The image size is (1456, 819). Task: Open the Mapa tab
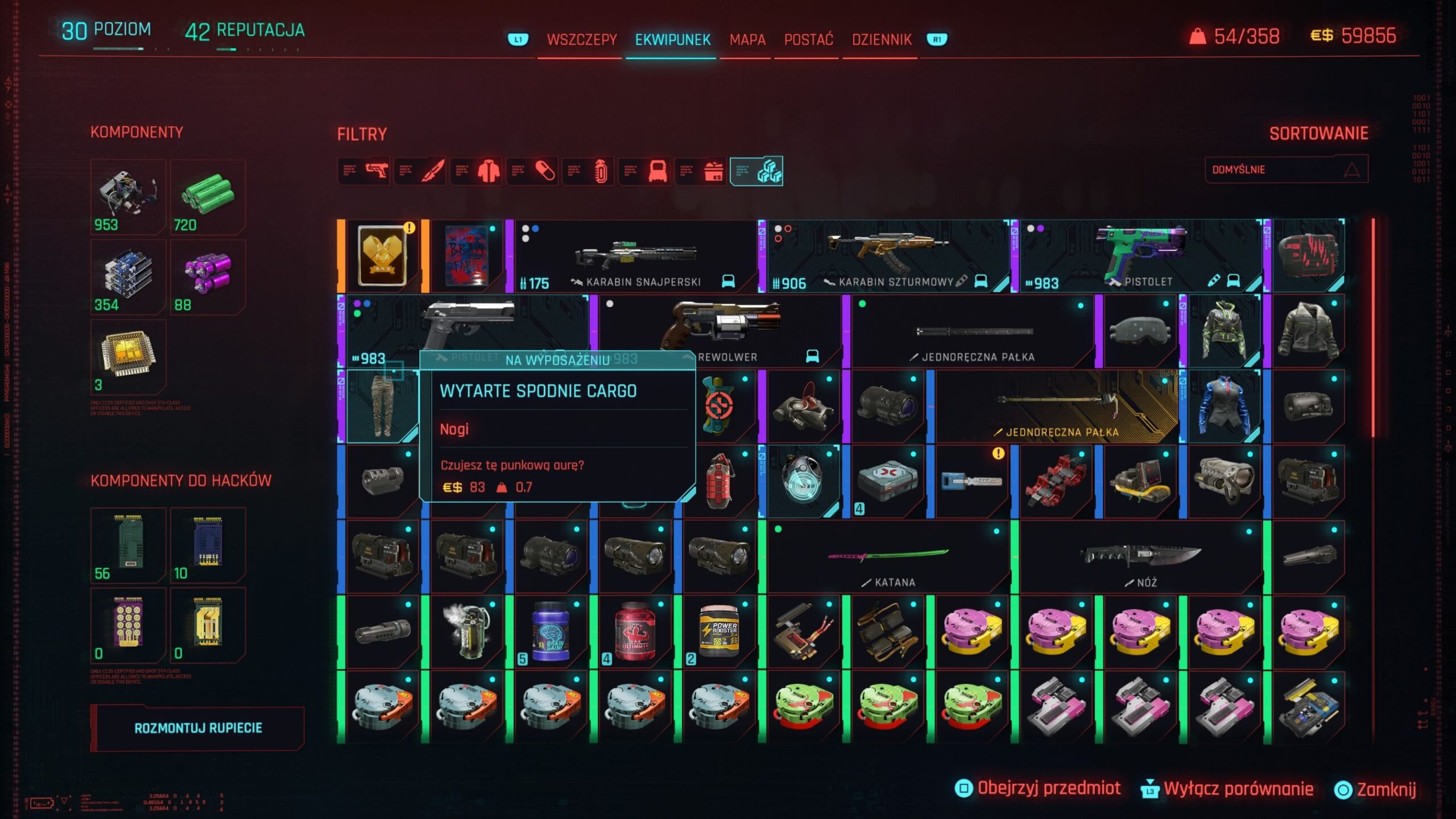(x=747, y=40)
